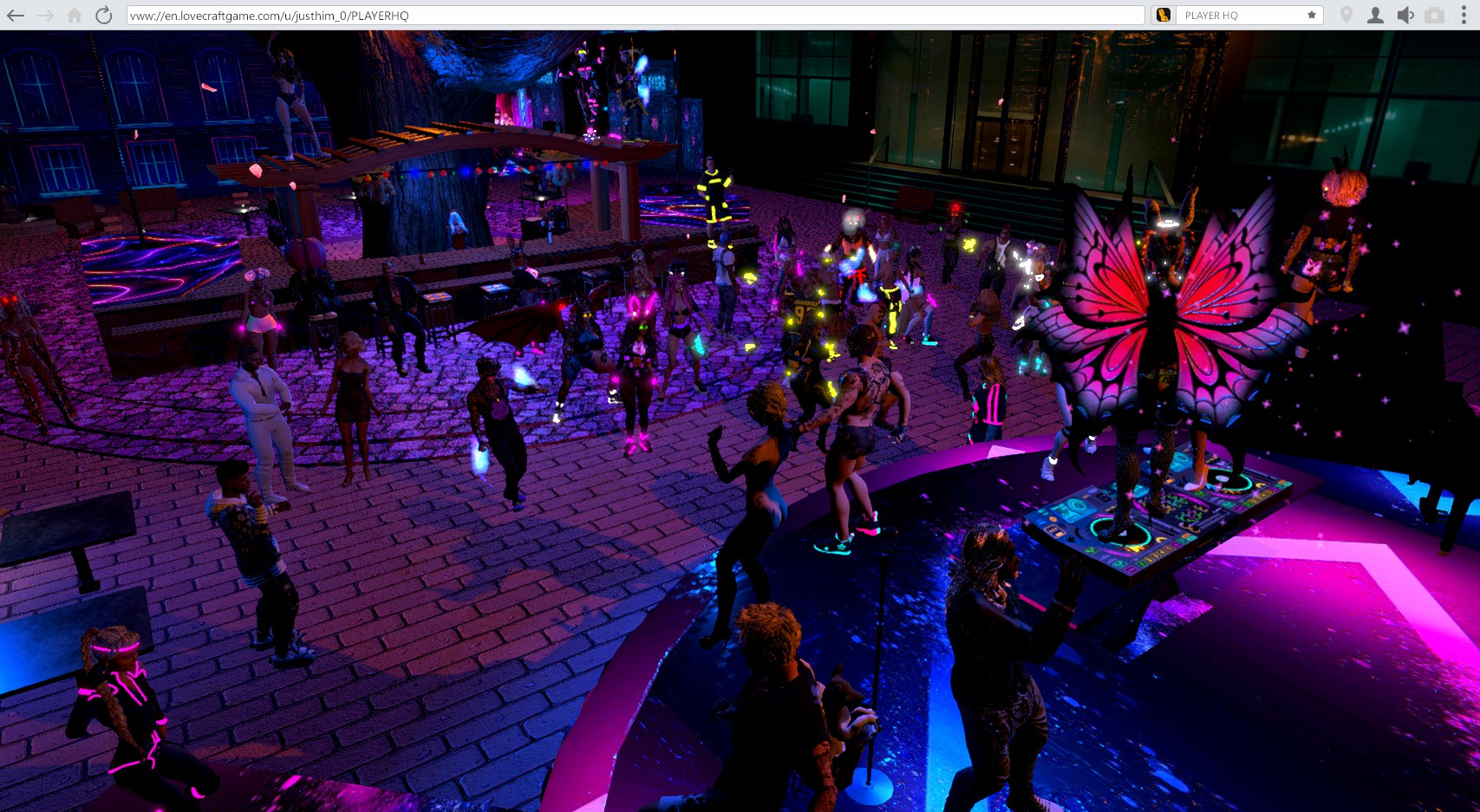Viewport: 1480px width, 812px height.
Task: Return home using the house icon
Action: [x=75, y=16]
